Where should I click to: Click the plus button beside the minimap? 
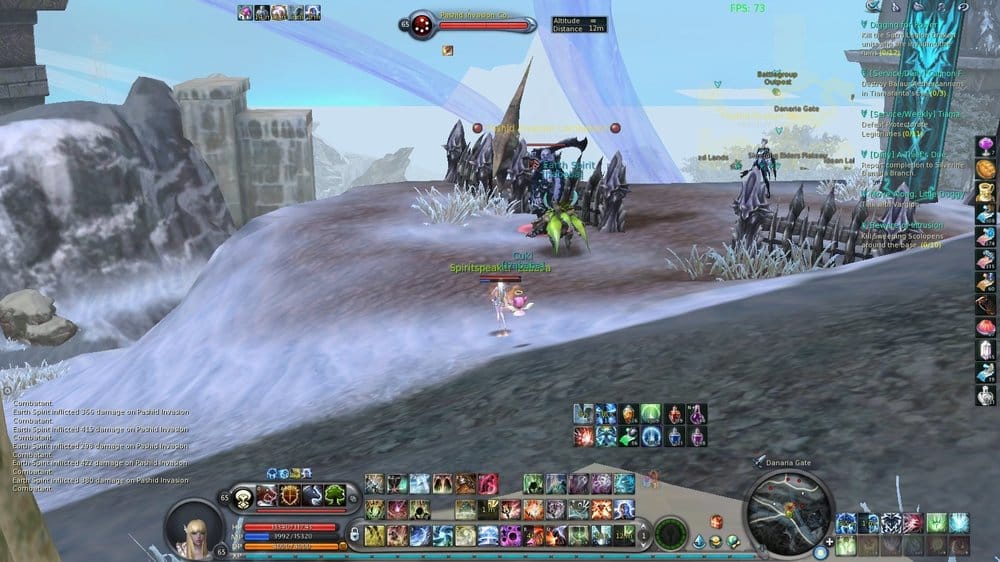point(829,541)
